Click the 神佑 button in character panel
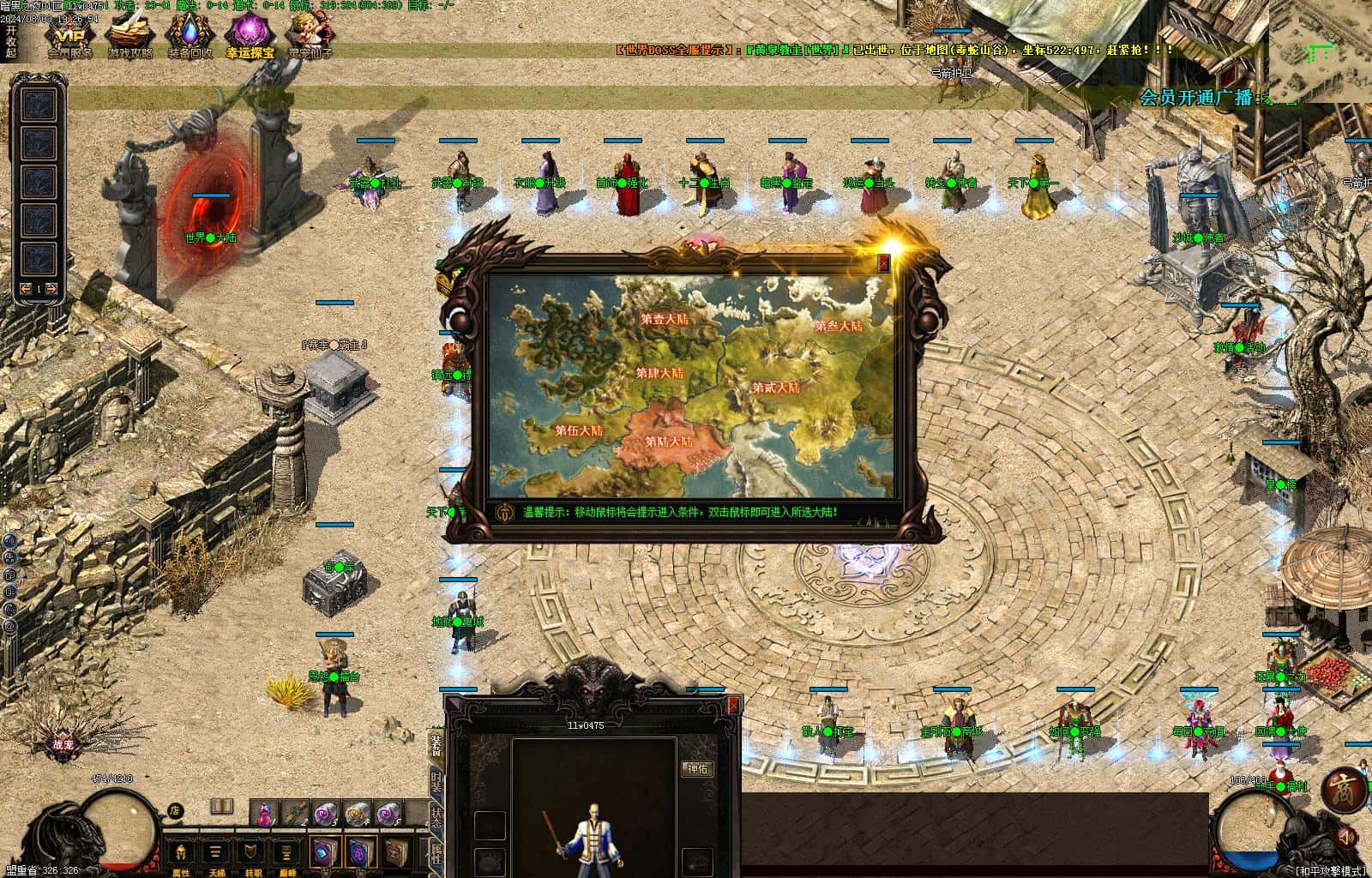Image resolution: width=1372 pixels, height=878 pixels. [697, 769]
